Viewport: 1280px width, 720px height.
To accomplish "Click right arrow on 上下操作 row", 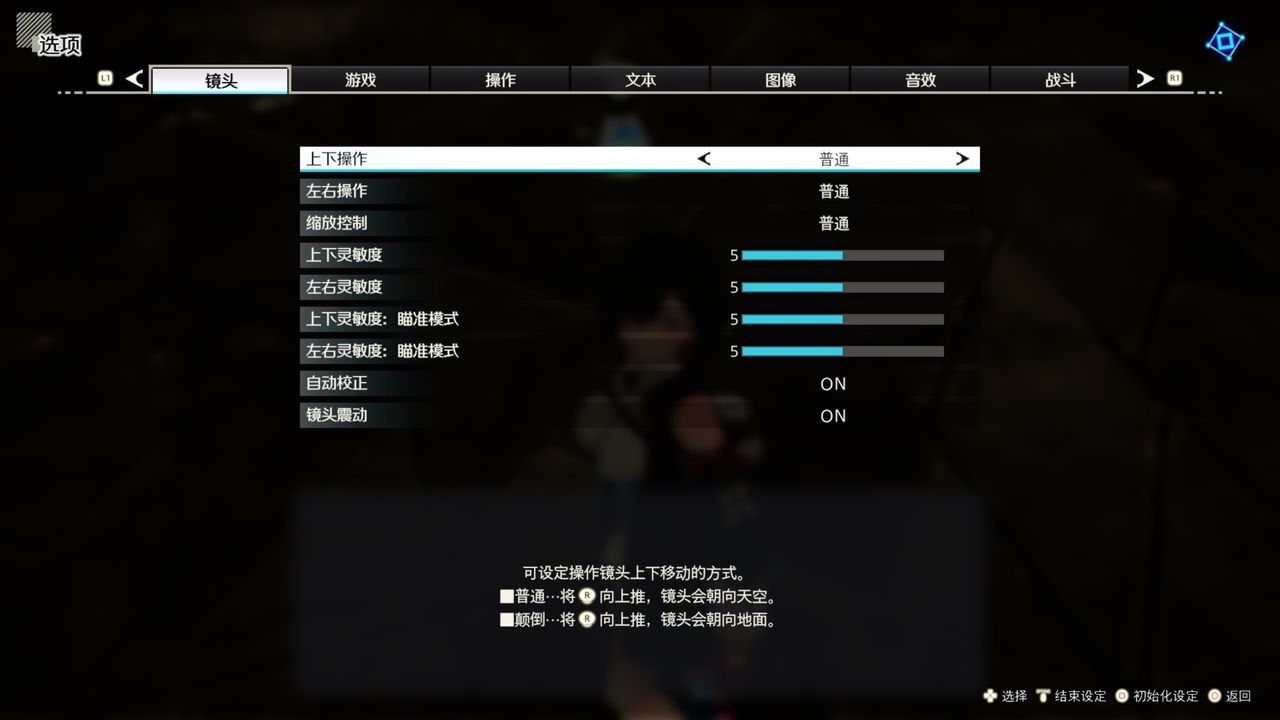I will click(x=962, y=158).
